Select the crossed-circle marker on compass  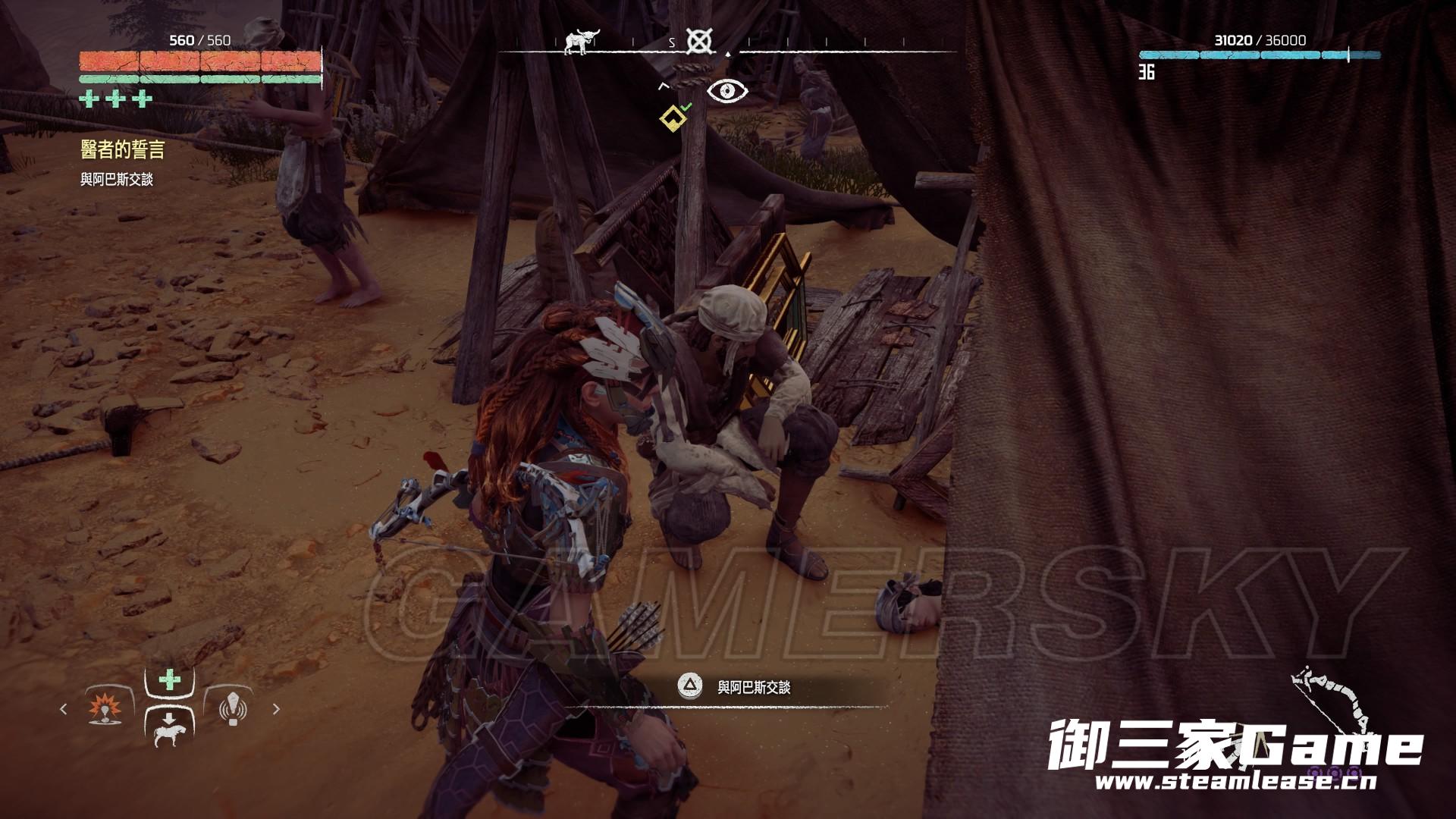[698, 41]
